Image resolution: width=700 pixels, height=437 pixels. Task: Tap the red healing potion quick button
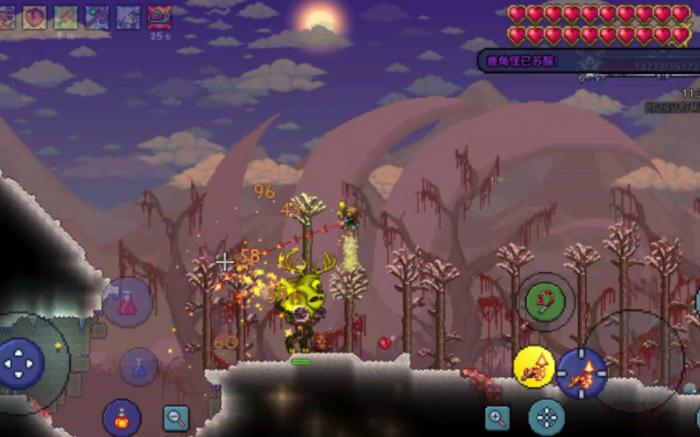(x=127, y=302)
